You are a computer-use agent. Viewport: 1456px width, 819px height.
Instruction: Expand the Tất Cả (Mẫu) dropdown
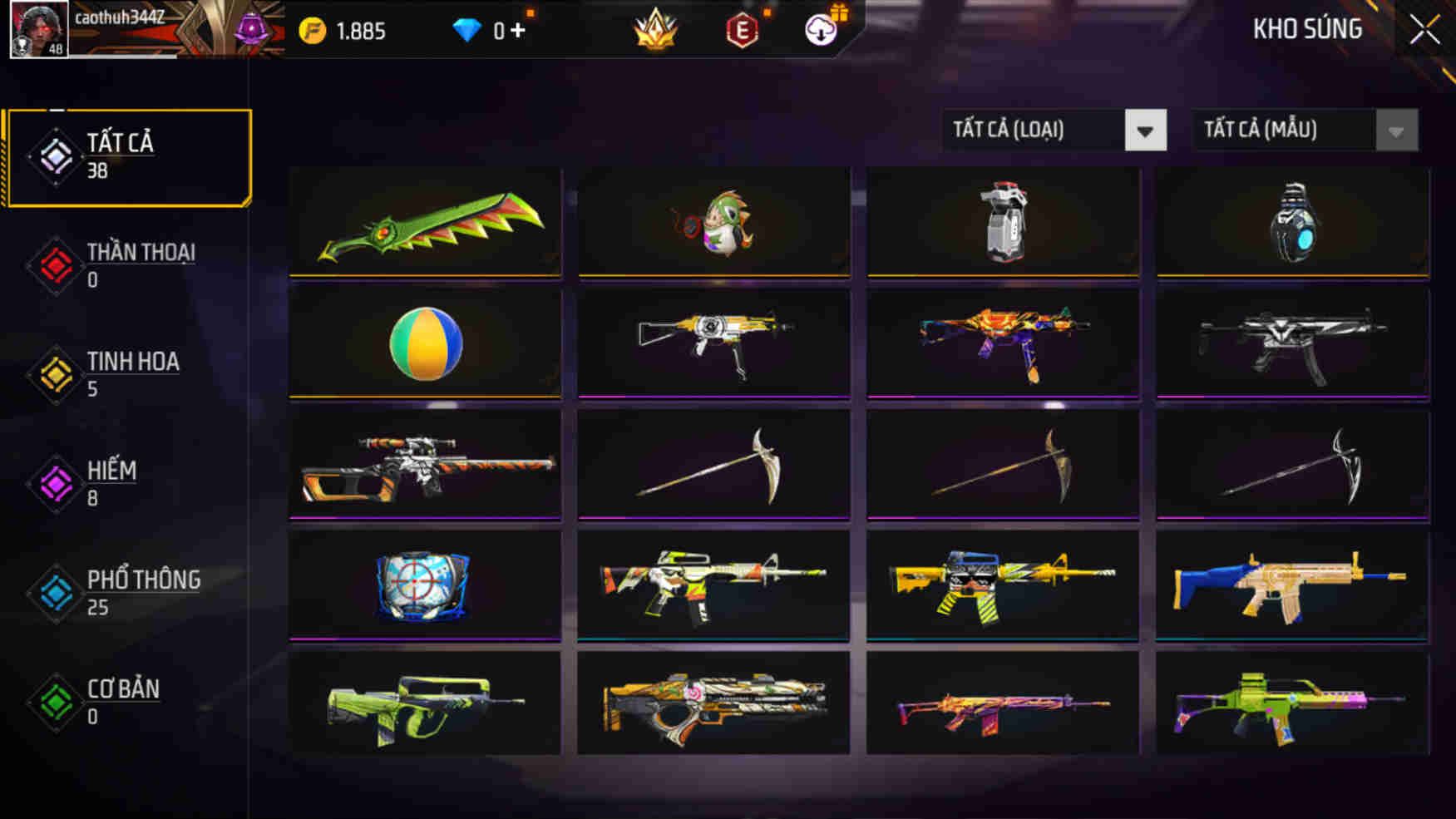pos(1305,131)
